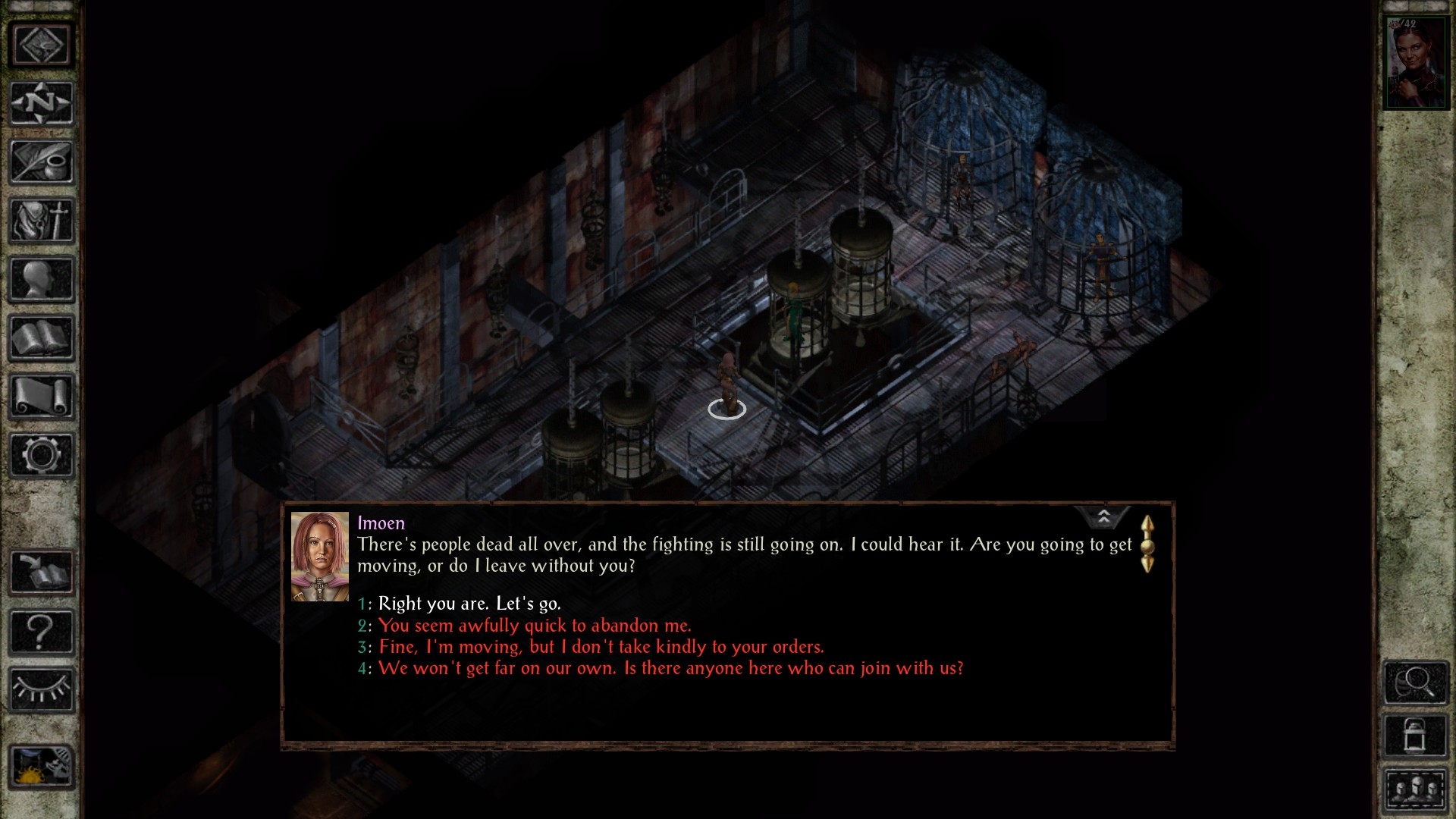Screen dimensions: 1456x819
Task: Click the golden dialogue scroll arrows
Action: tap(1147, 544)
